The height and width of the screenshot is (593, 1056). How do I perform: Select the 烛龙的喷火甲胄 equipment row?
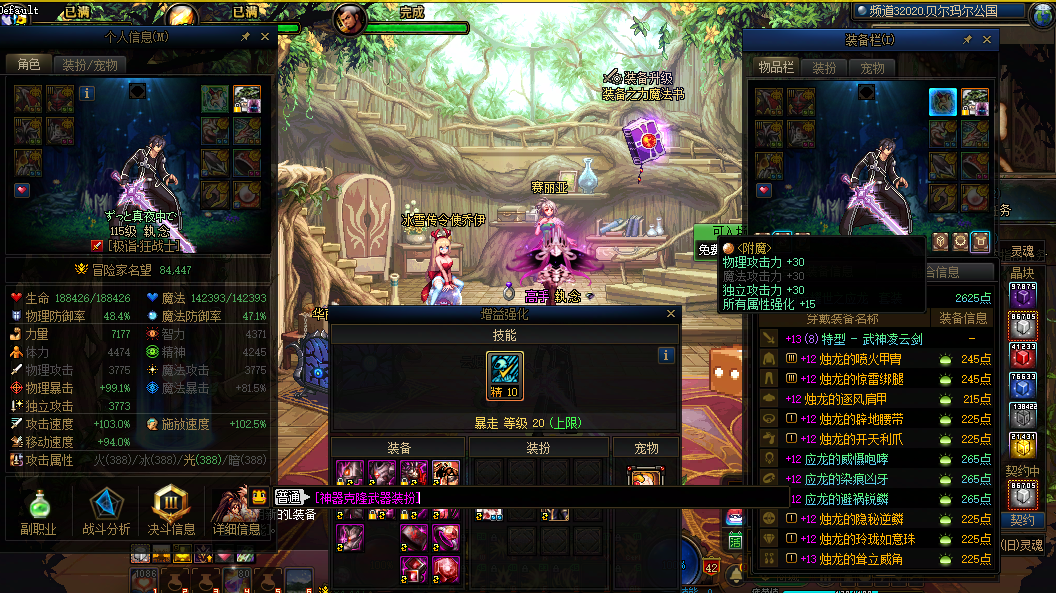point(861,359)
